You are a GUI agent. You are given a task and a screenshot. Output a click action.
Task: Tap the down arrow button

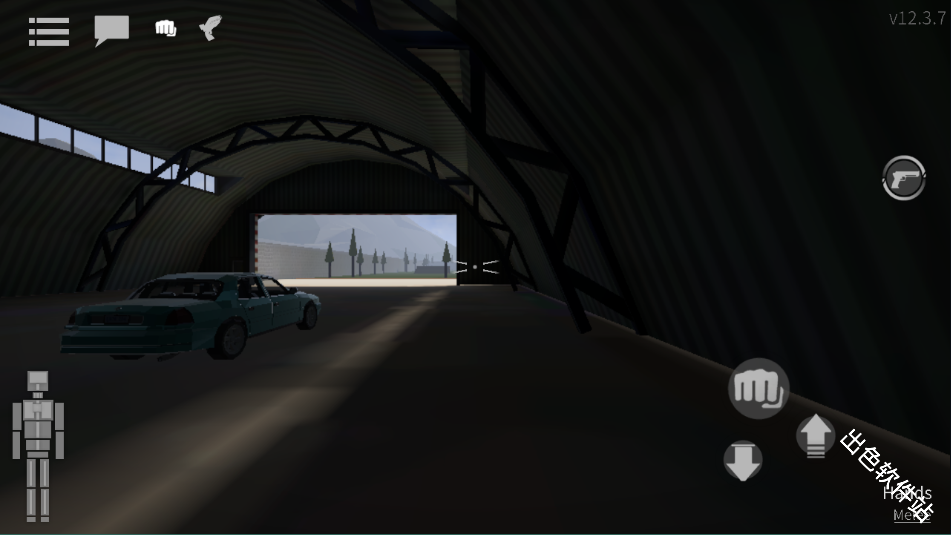point(743,461)
